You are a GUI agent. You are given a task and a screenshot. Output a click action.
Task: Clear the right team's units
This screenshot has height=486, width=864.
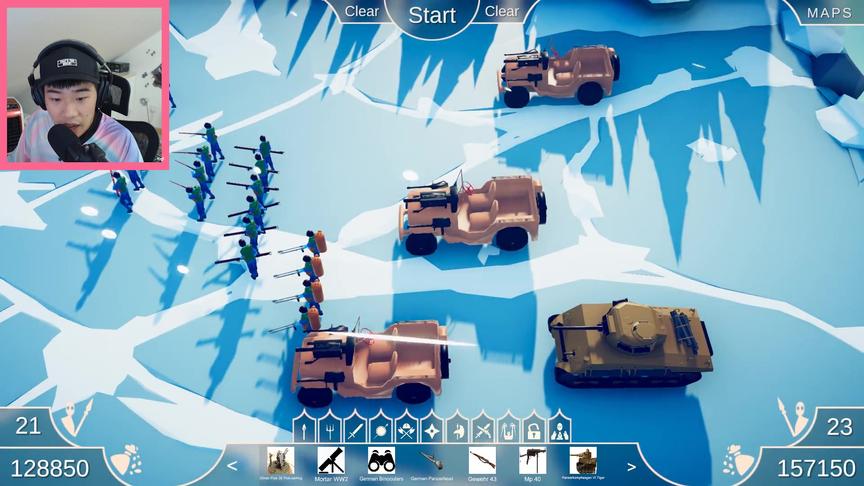tap(502, 11)
